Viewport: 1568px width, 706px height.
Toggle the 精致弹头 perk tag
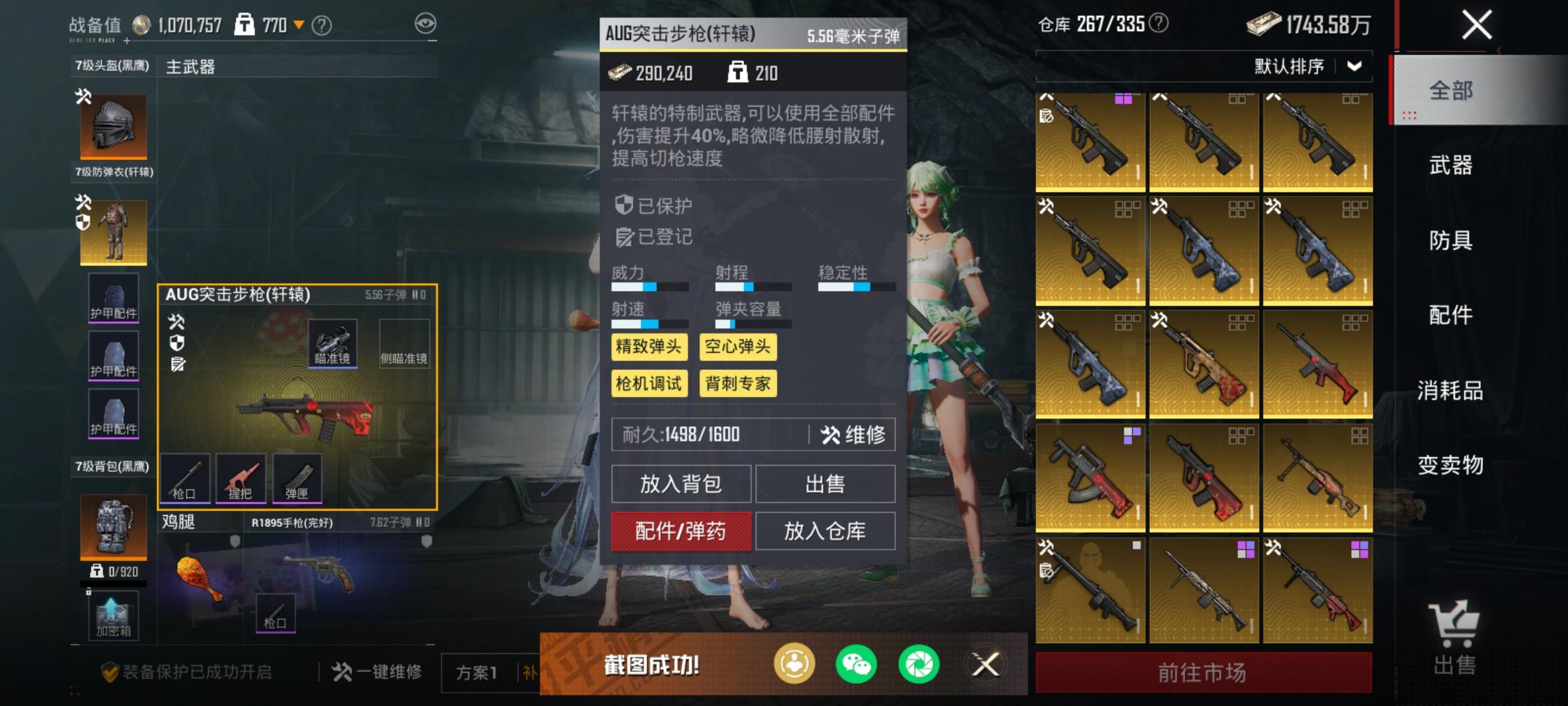point(649,348)
